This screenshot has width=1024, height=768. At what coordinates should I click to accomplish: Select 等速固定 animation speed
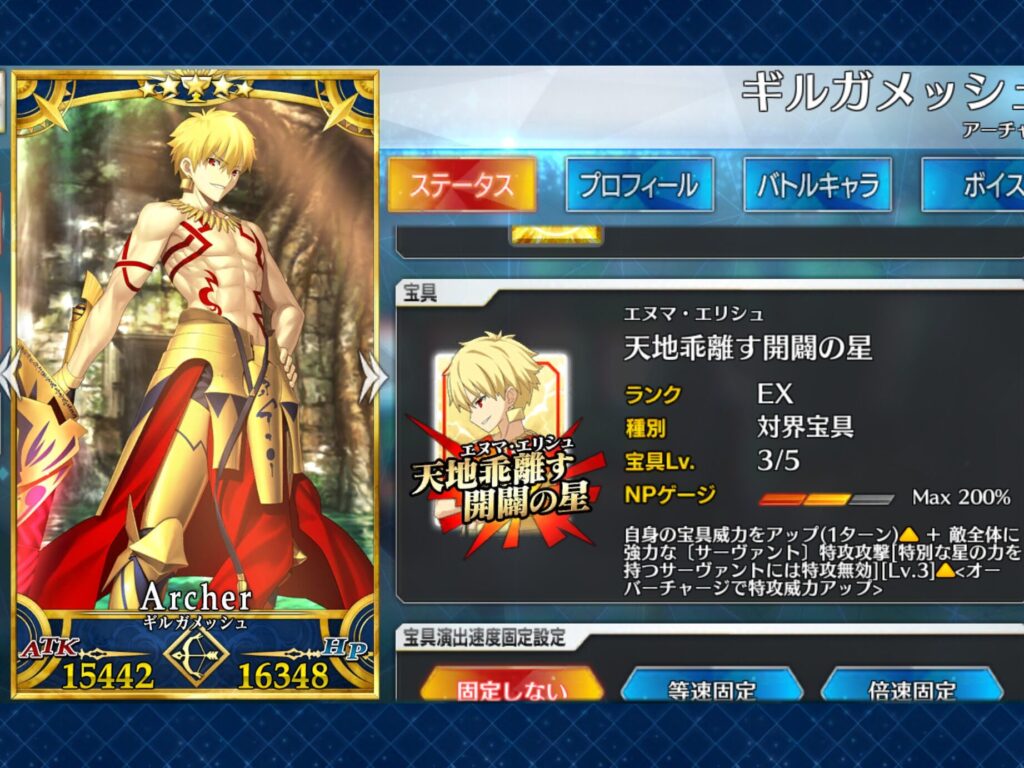click(x=711, y=686)
